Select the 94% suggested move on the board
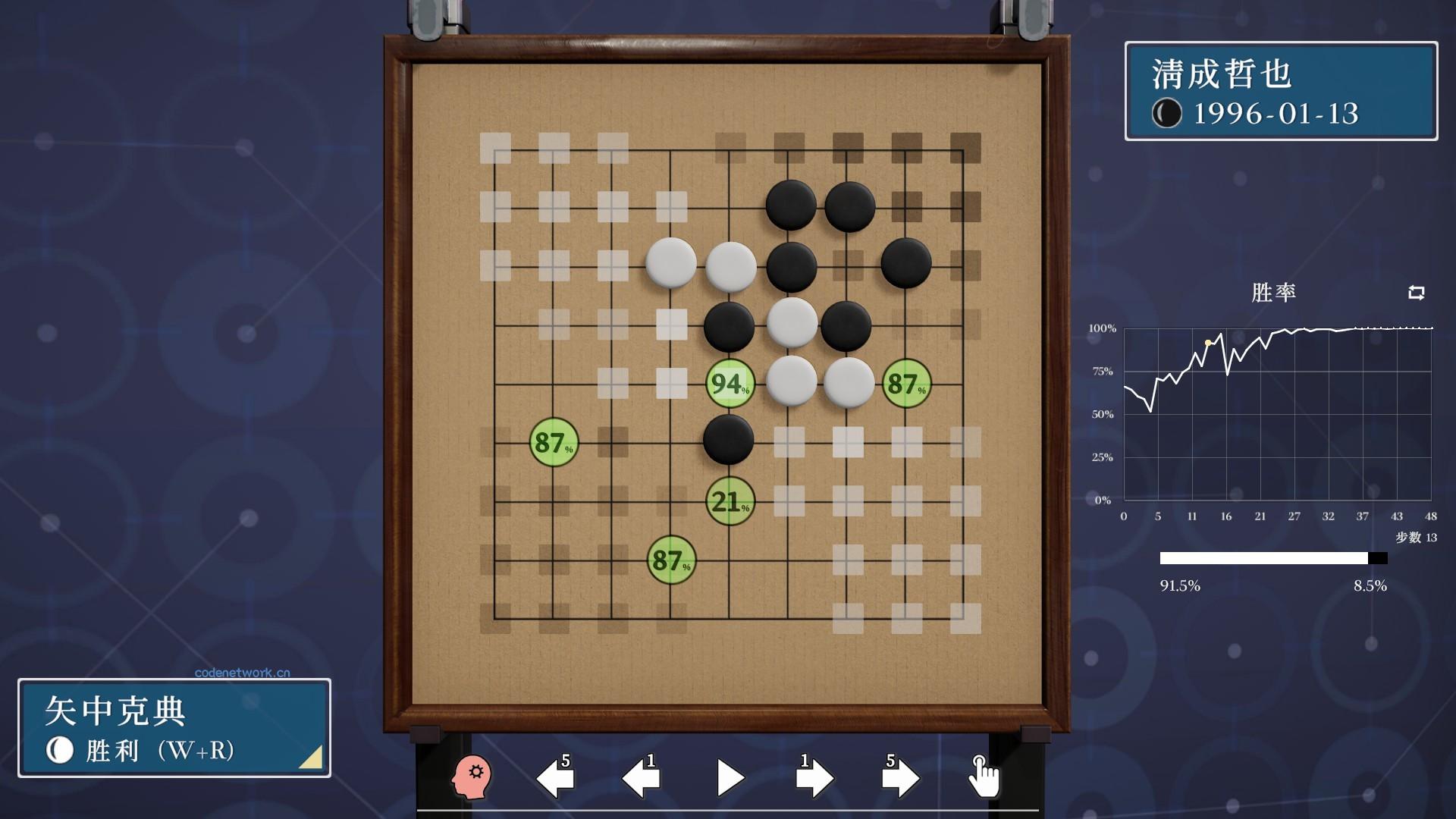 (x=729, y=385)
